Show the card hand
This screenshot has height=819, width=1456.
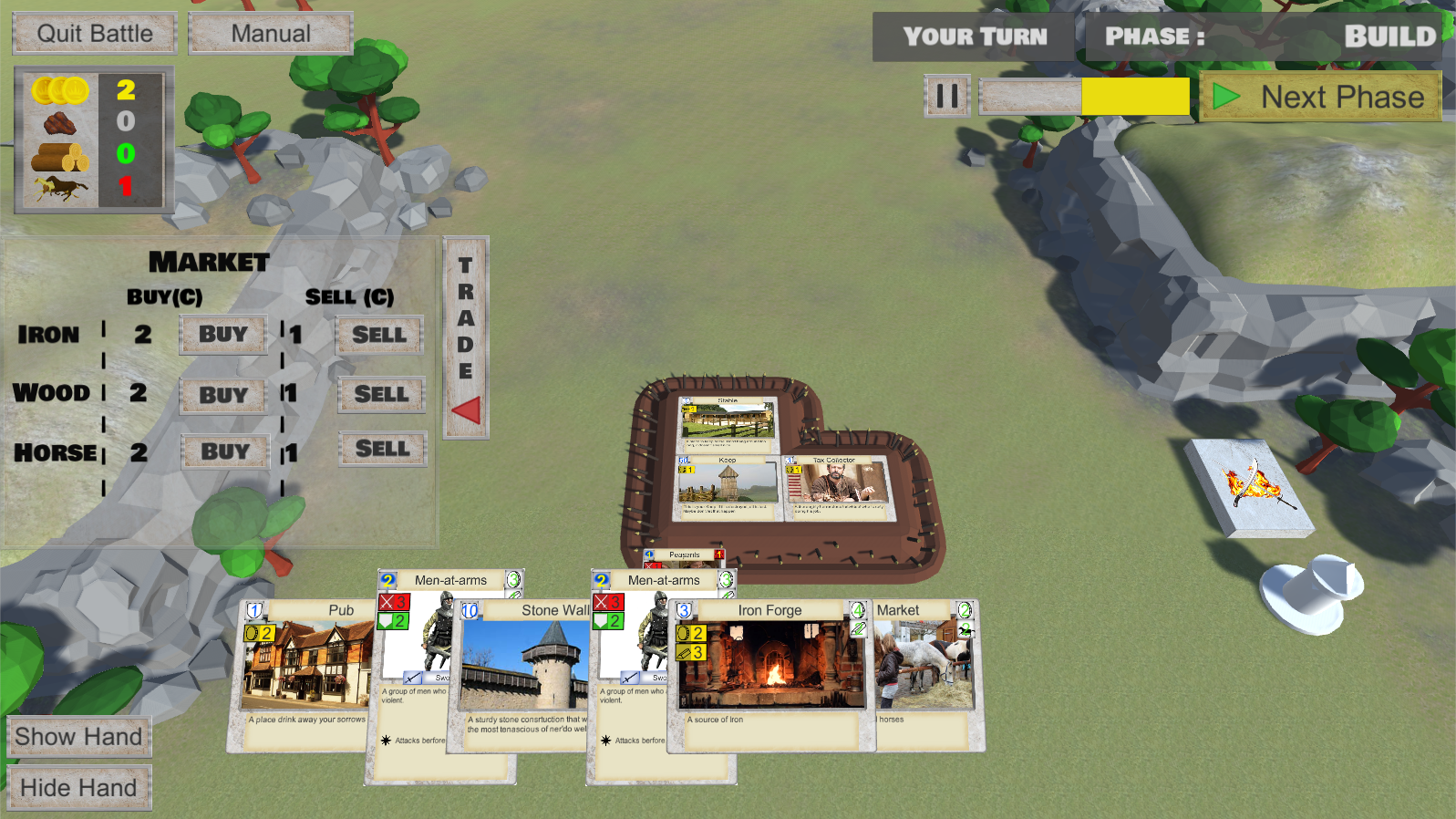[78, 737]
